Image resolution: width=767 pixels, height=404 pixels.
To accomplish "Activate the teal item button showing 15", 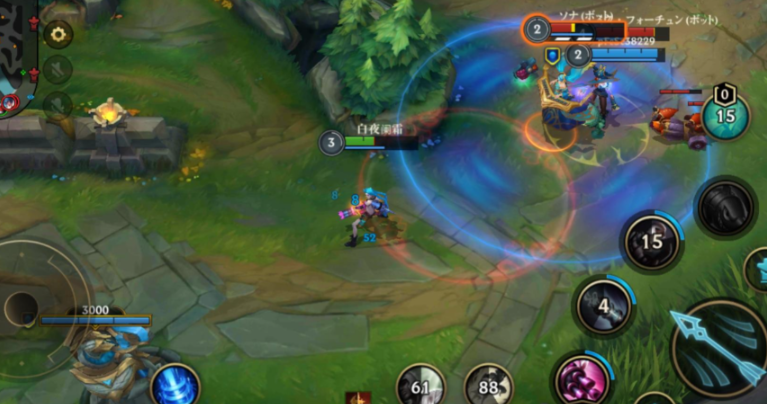I will [x=725, y=116].
